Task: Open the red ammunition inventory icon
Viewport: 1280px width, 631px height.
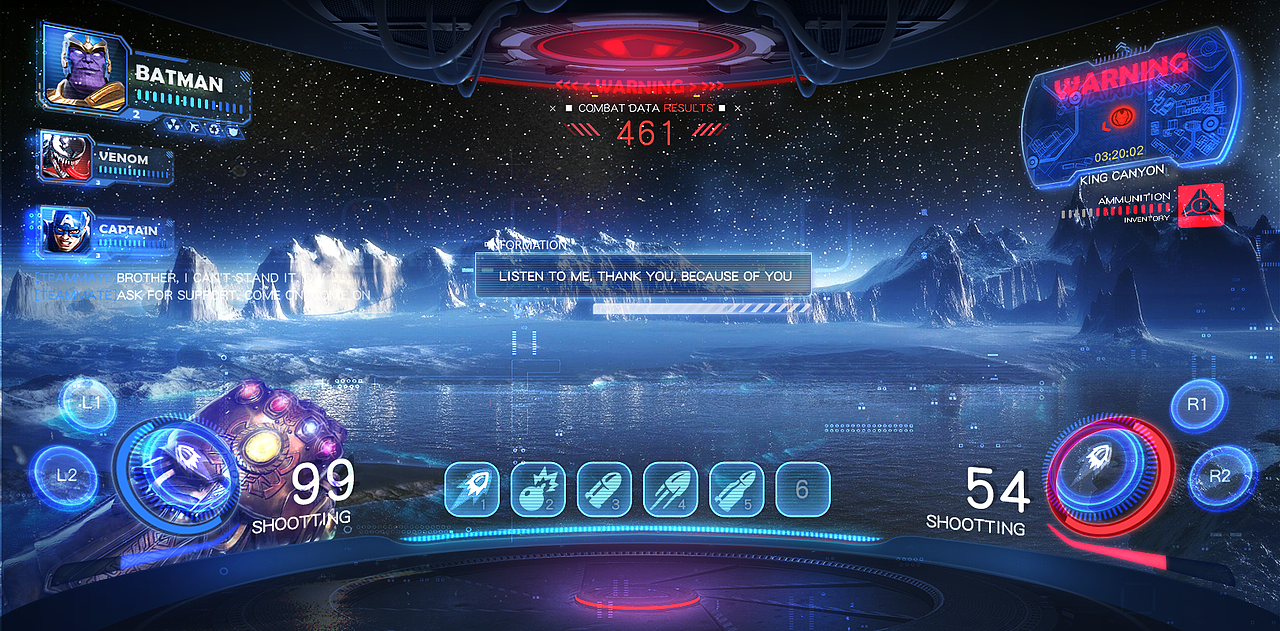Action: [1200, 205]
